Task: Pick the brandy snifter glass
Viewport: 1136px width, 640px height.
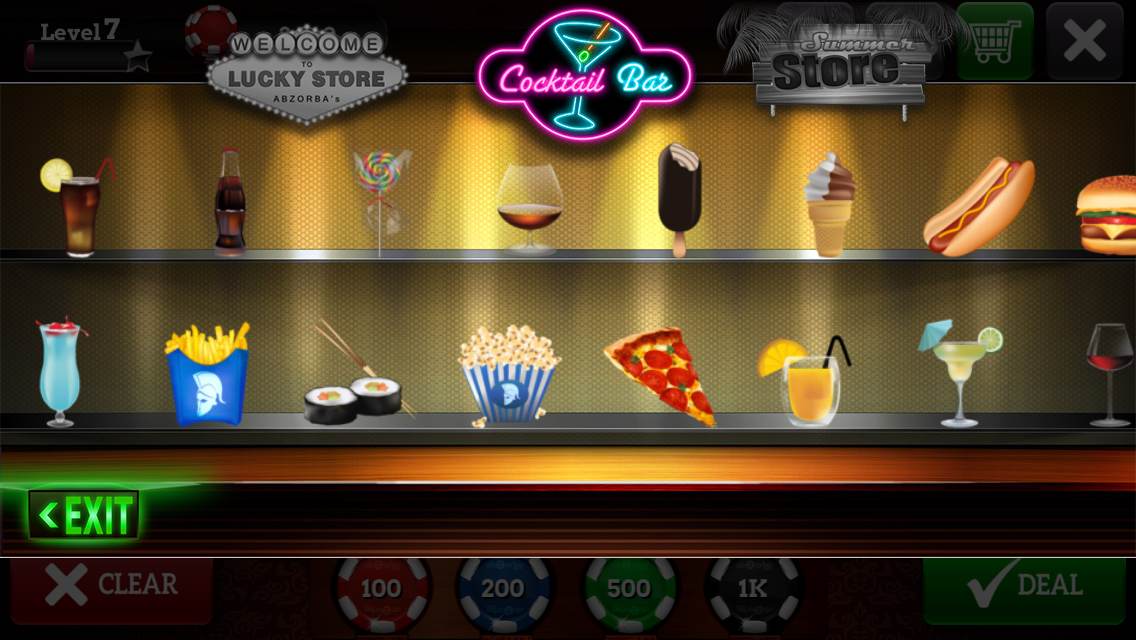Action: coord(529,208)
